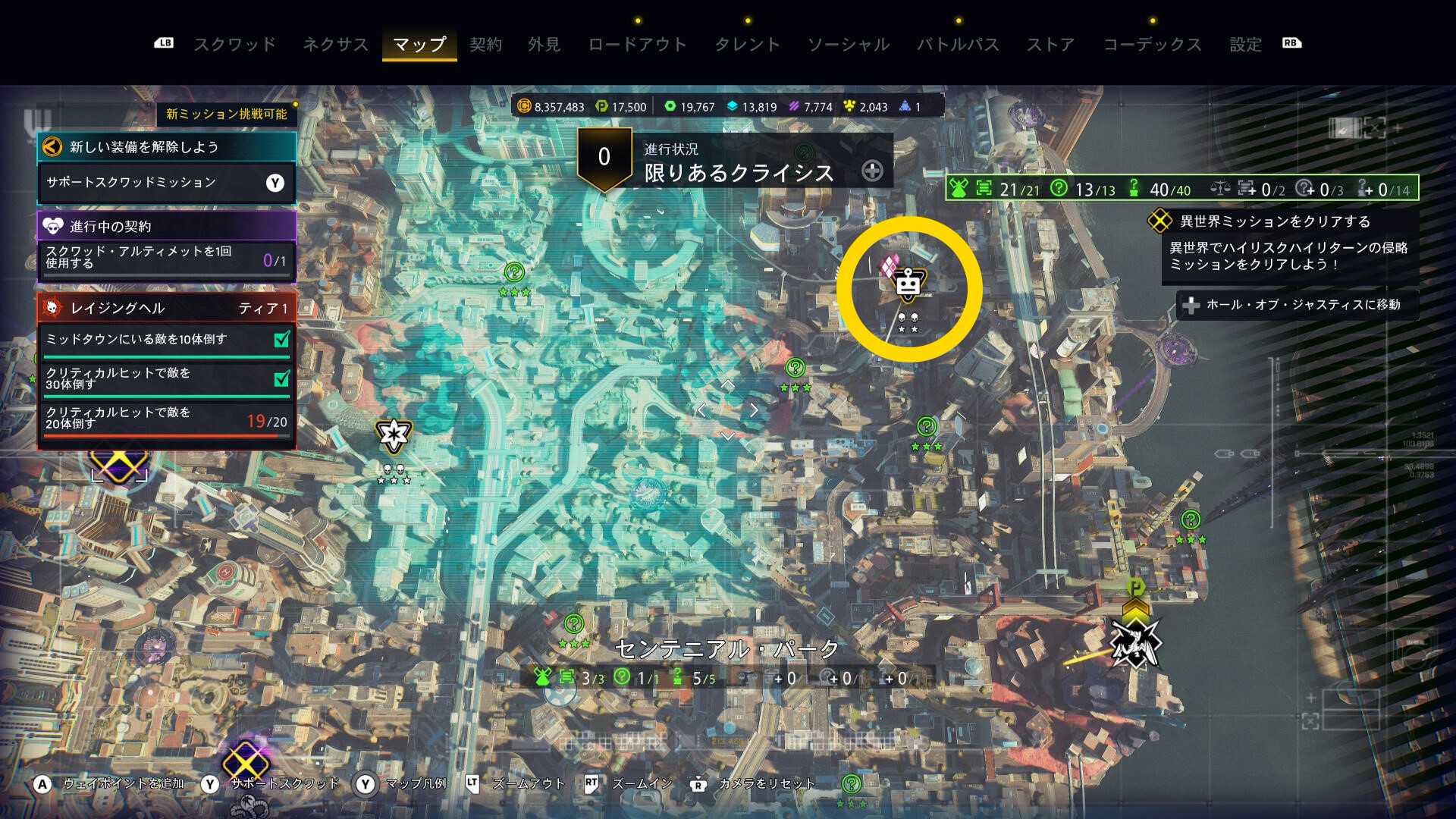Viewport: 1456px width, 819px height.
Task: Switch to the ロードアウト tab
Action: 637,44
